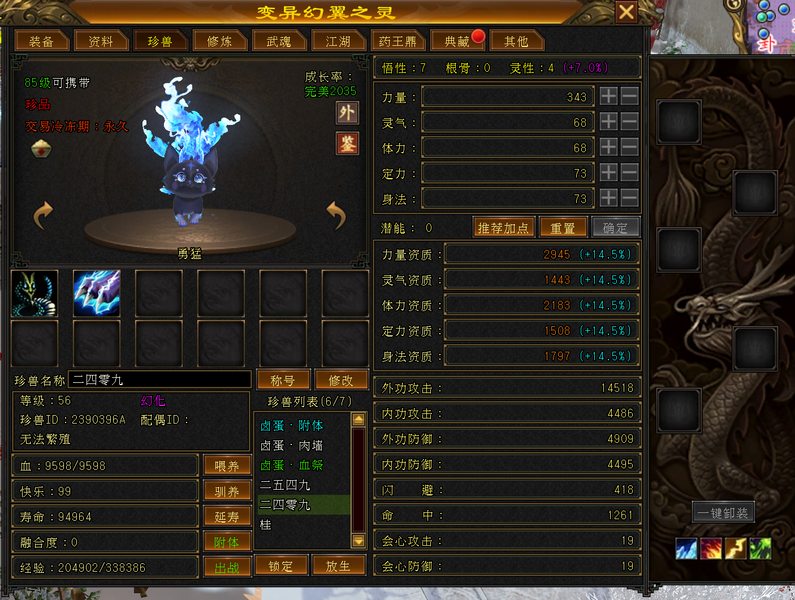Click the 推荐加点 button
The height and width of the screenshot is (600, 795).
505,227
